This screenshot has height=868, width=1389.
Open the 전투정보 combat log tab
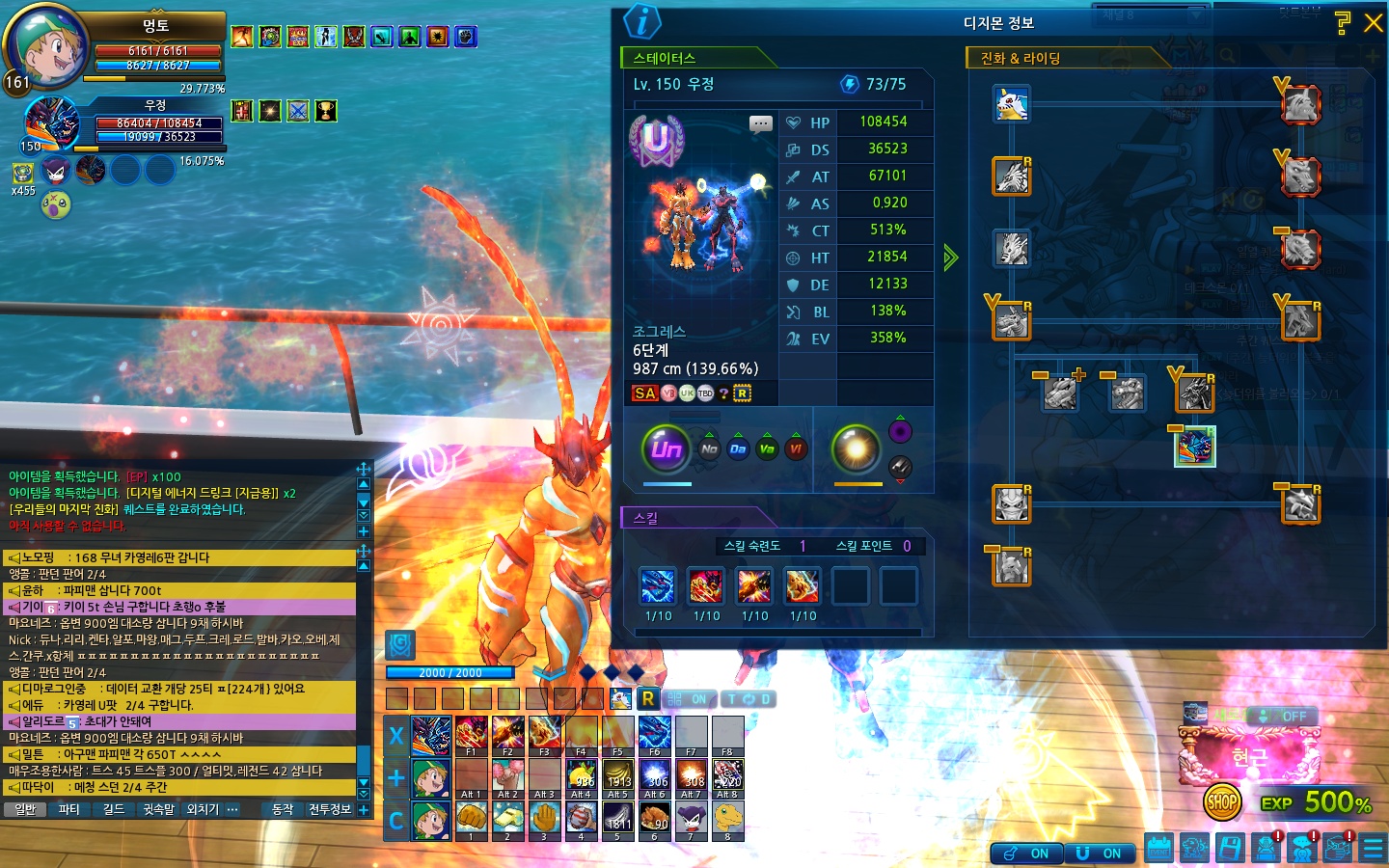pyautogui.click(x=330, y=810)
